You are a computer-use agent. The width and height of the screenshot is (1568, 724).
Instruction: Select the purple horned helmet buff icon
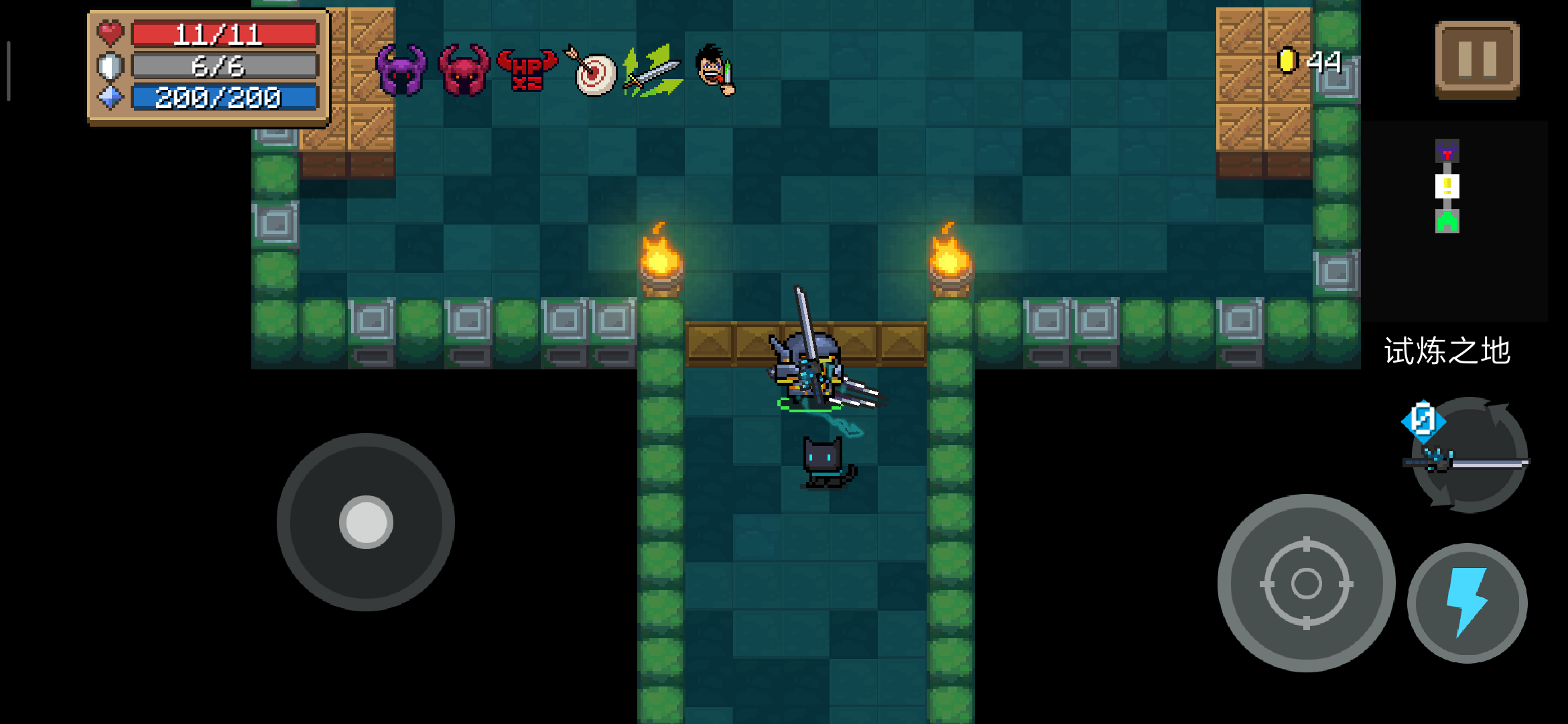pyautogui.click(x=401, y=70)
